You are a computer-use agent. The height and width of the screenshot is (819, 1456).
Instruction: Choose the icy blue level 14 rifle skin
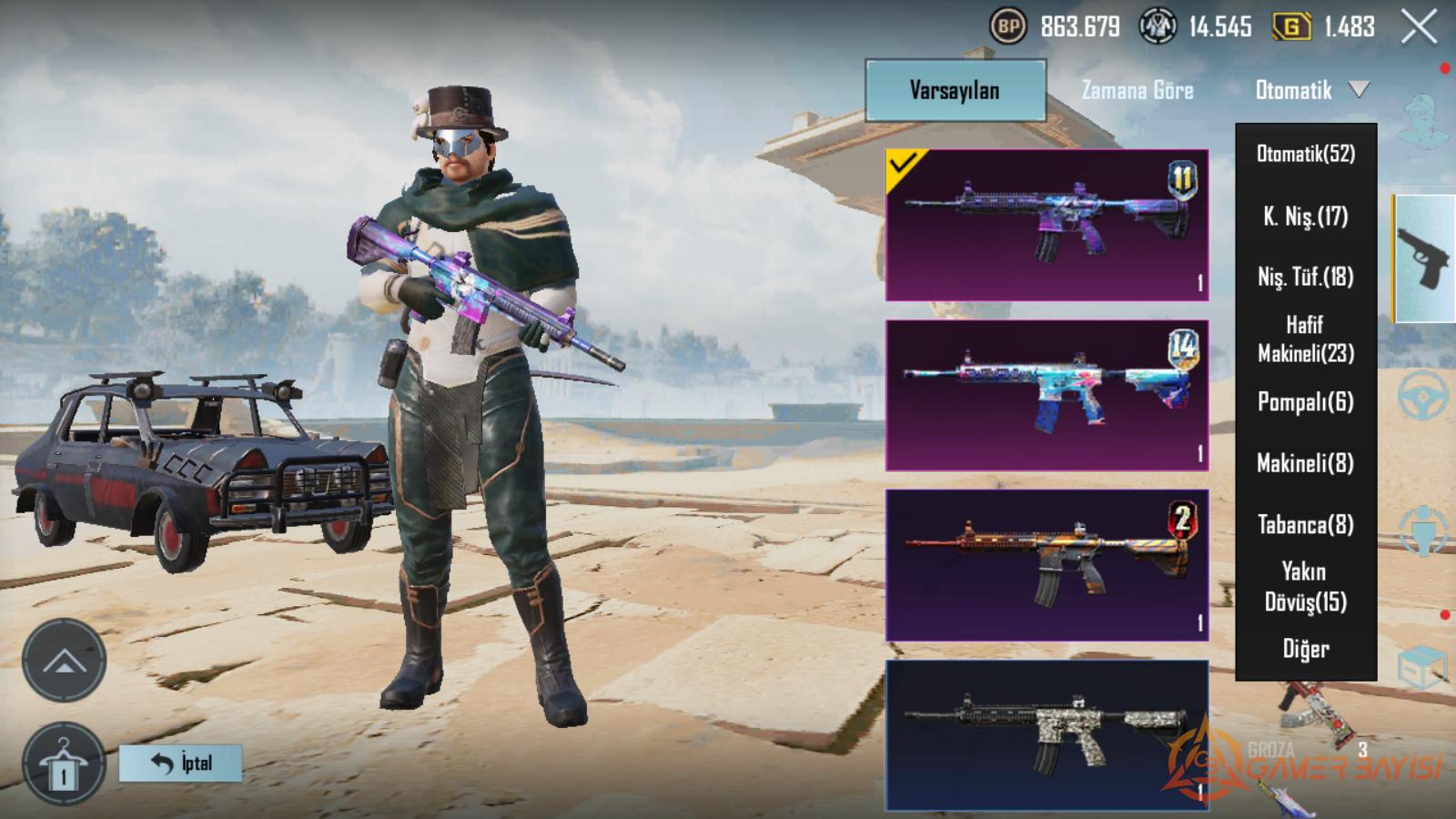click(x=1046, y=395)
